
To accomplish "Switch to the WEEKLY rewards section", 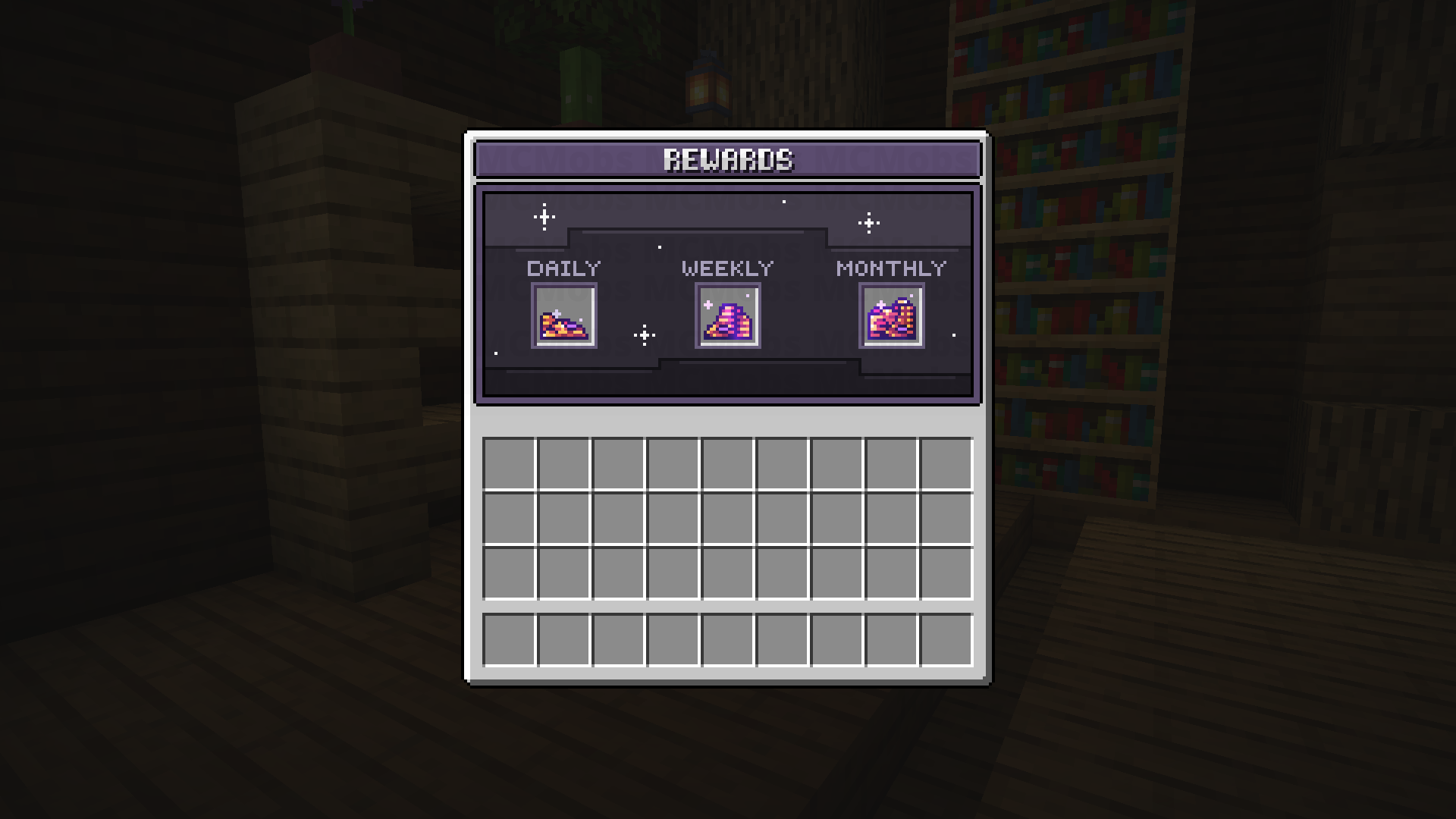I will (x=727, y=268).
